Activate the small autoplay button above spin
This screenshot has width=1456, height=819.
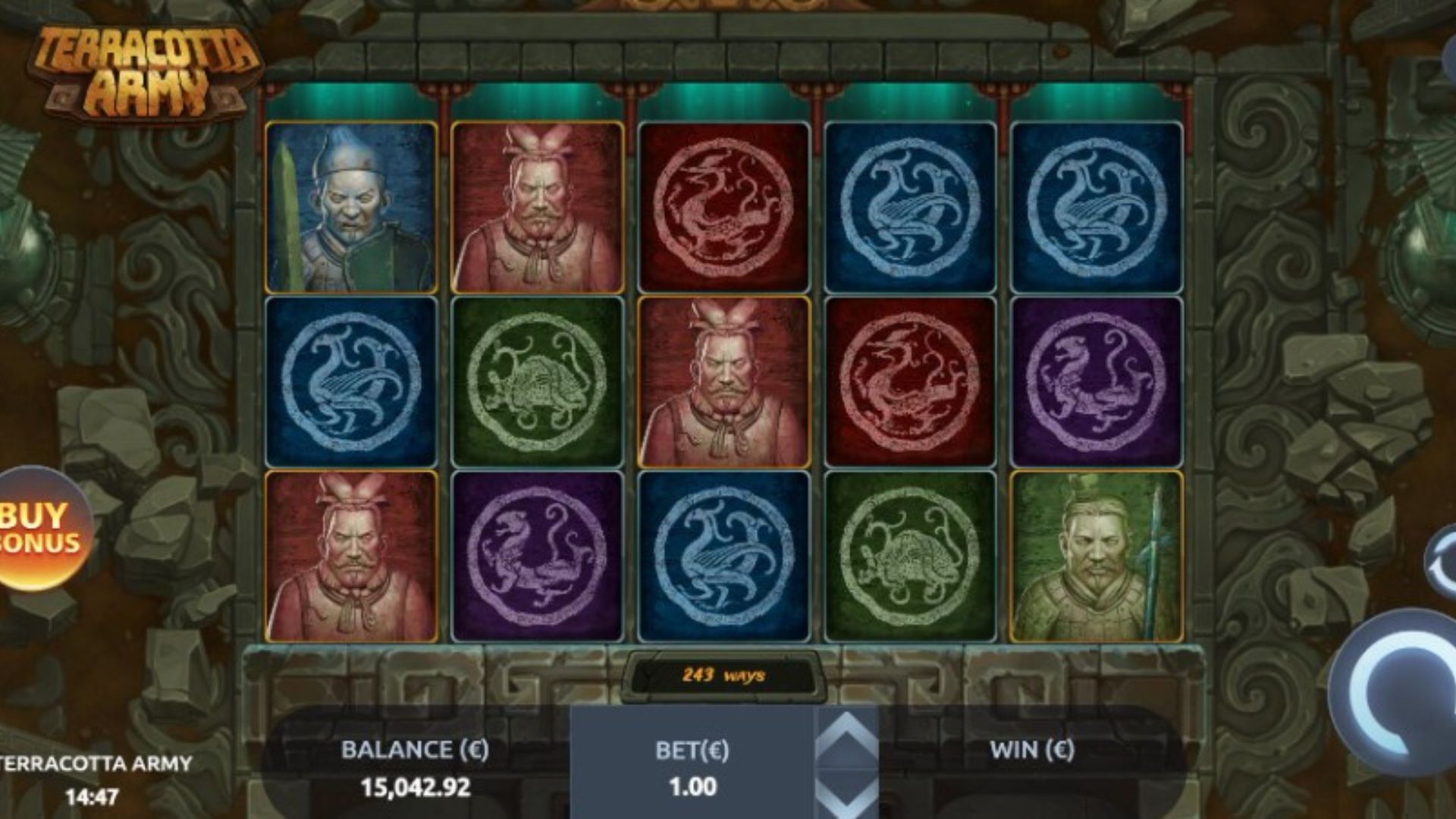point(1442,562)
